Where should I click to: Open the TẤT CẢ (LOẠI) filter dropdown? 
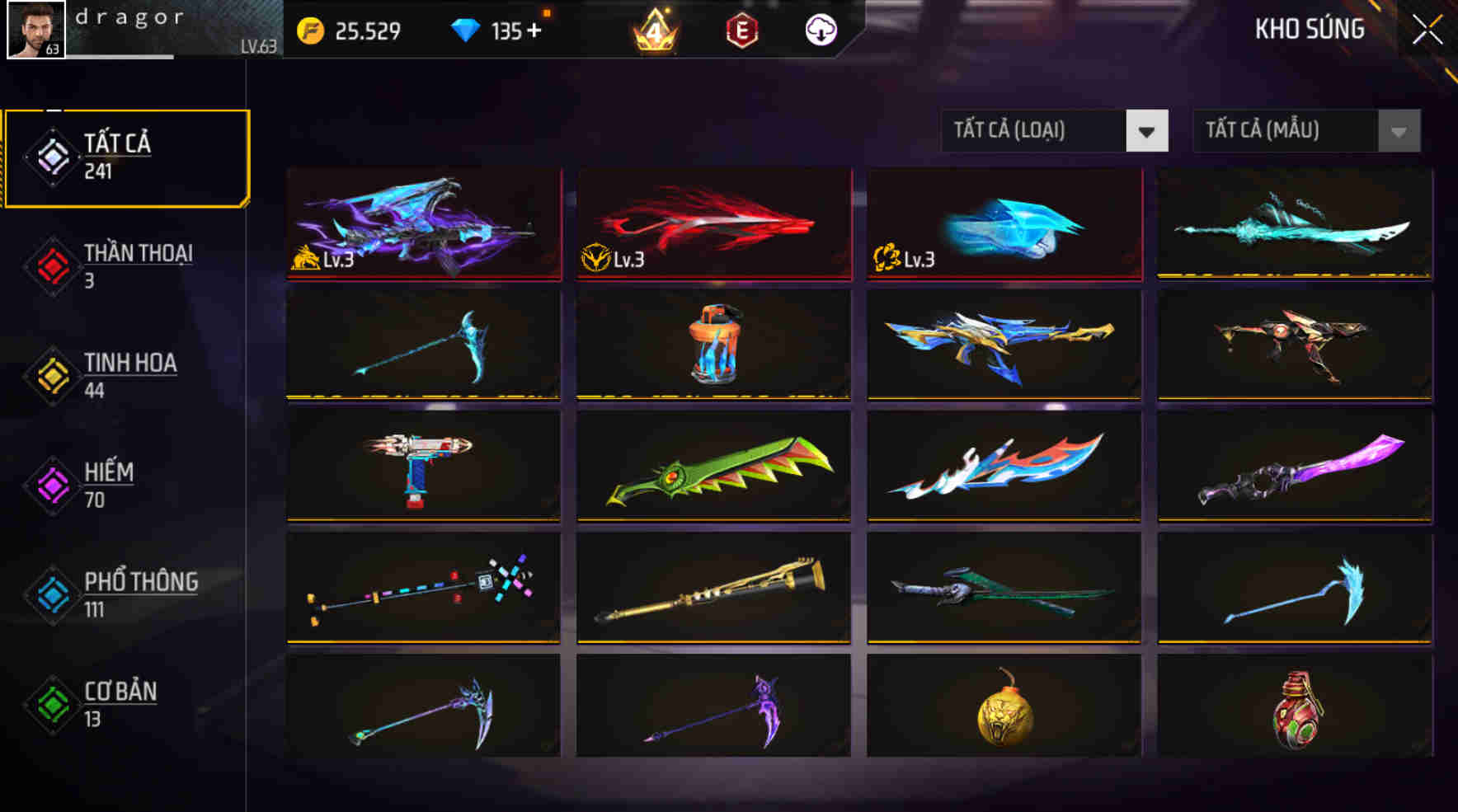(1033, 130)
